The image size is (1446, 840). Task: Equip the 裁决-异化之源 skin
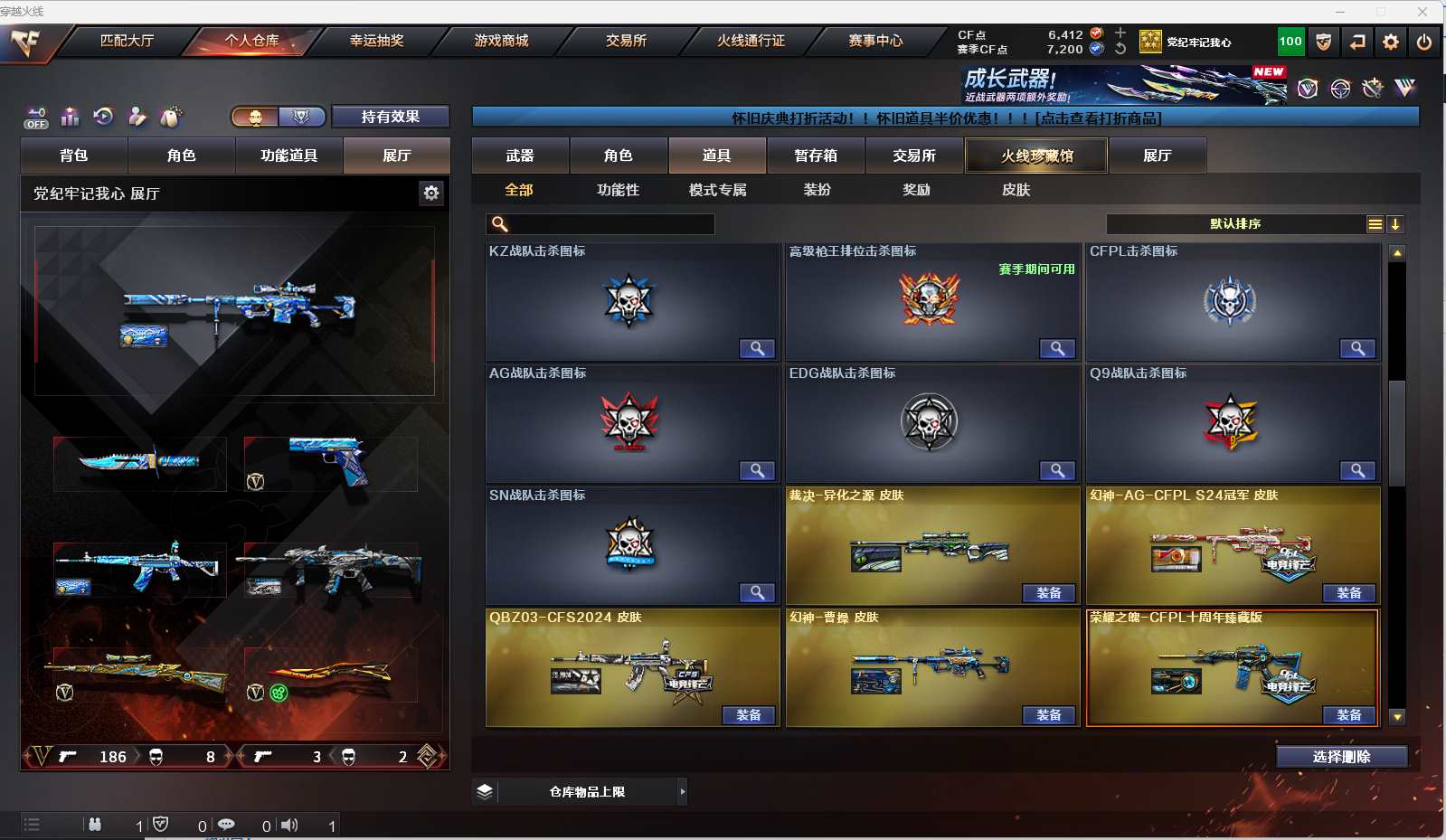pos(1048,593)
